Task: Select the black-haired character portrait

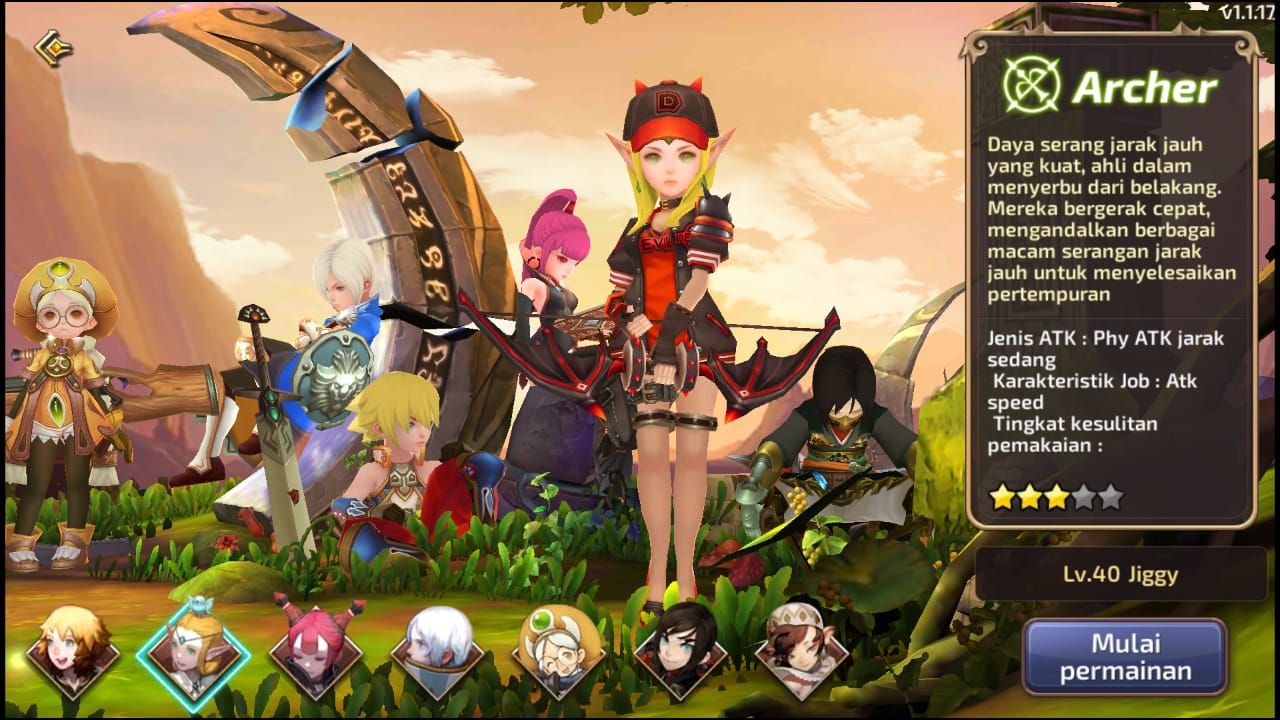Action: (680, 653)
